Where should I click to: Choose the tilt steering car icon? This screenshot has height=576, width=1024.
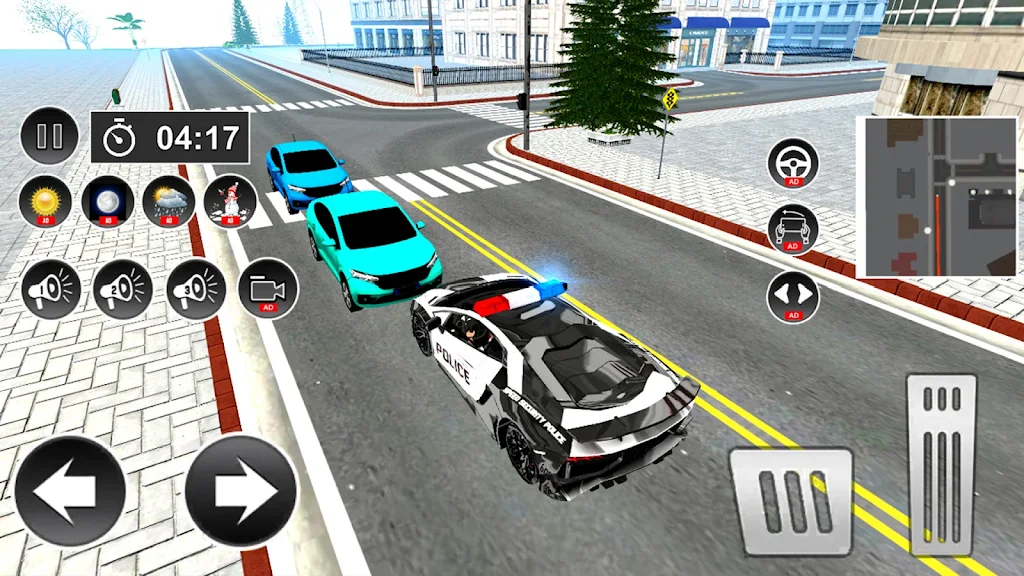tap(793, 230)
